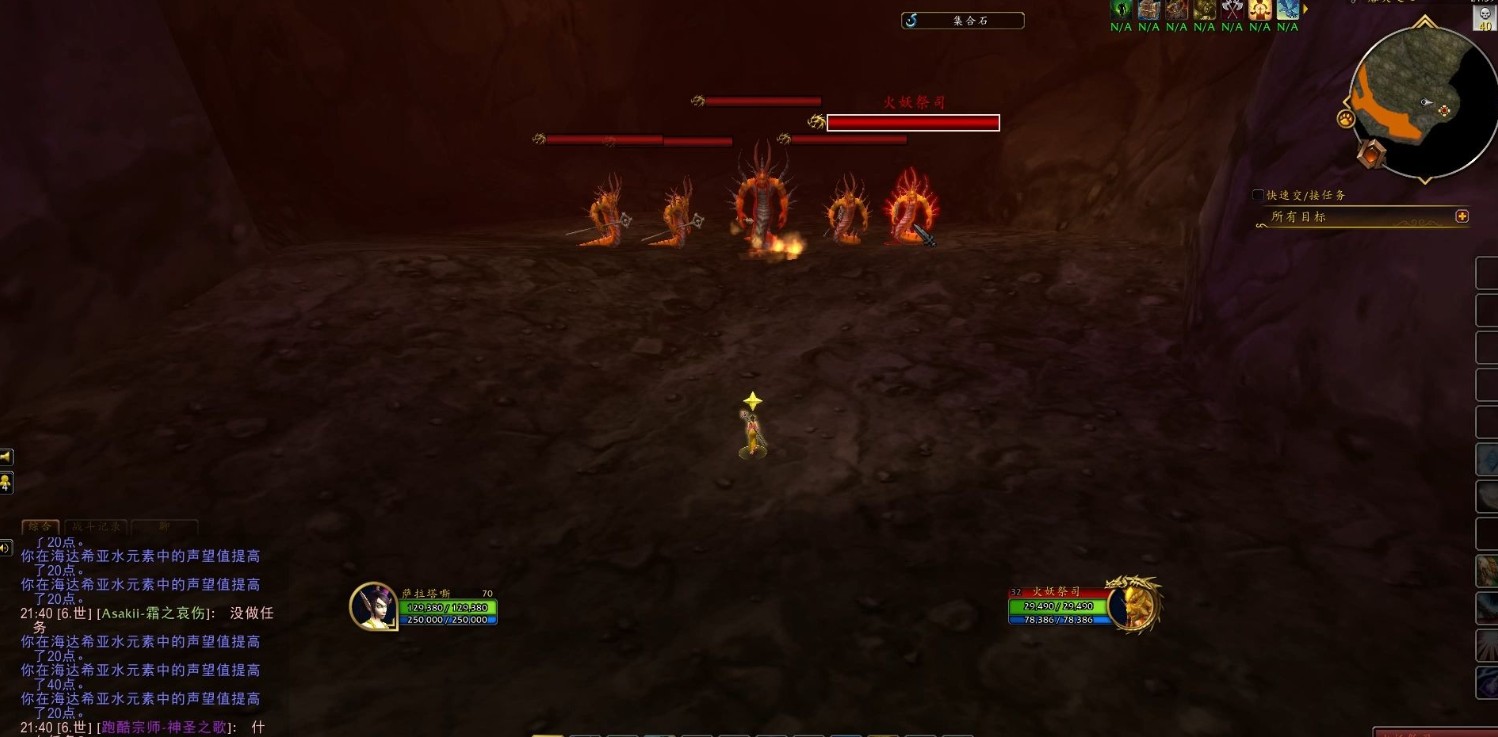
Task: Open the 集合石 meeting stone button
Action: click(962, 20)
